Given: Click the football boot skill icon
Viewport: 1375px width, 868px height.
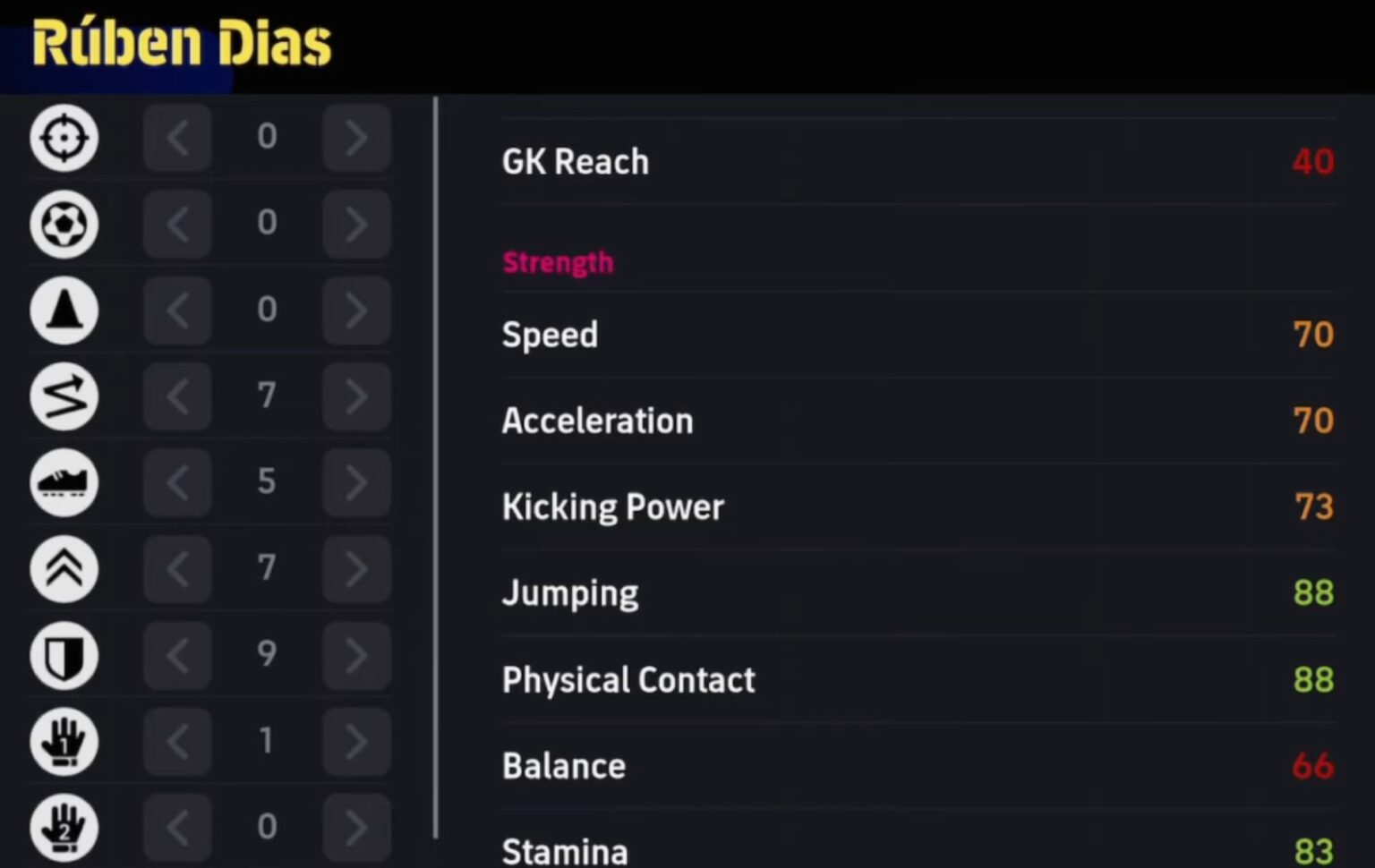Looking at the screenshot, I should tap(63, 482).
